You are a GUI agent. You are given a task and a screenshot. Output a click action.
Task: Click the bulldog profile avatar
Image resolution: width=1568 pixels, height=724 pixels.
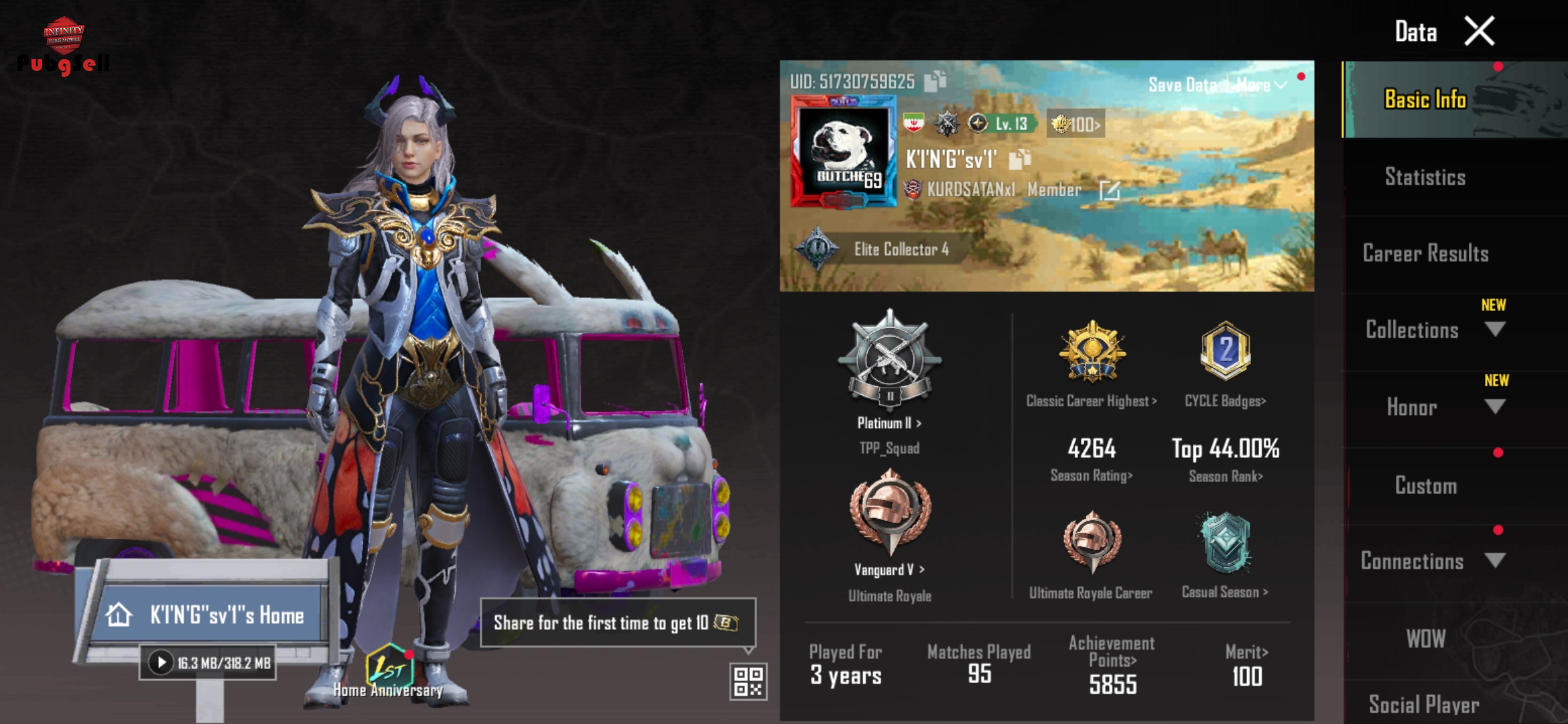tap(843, 151)
